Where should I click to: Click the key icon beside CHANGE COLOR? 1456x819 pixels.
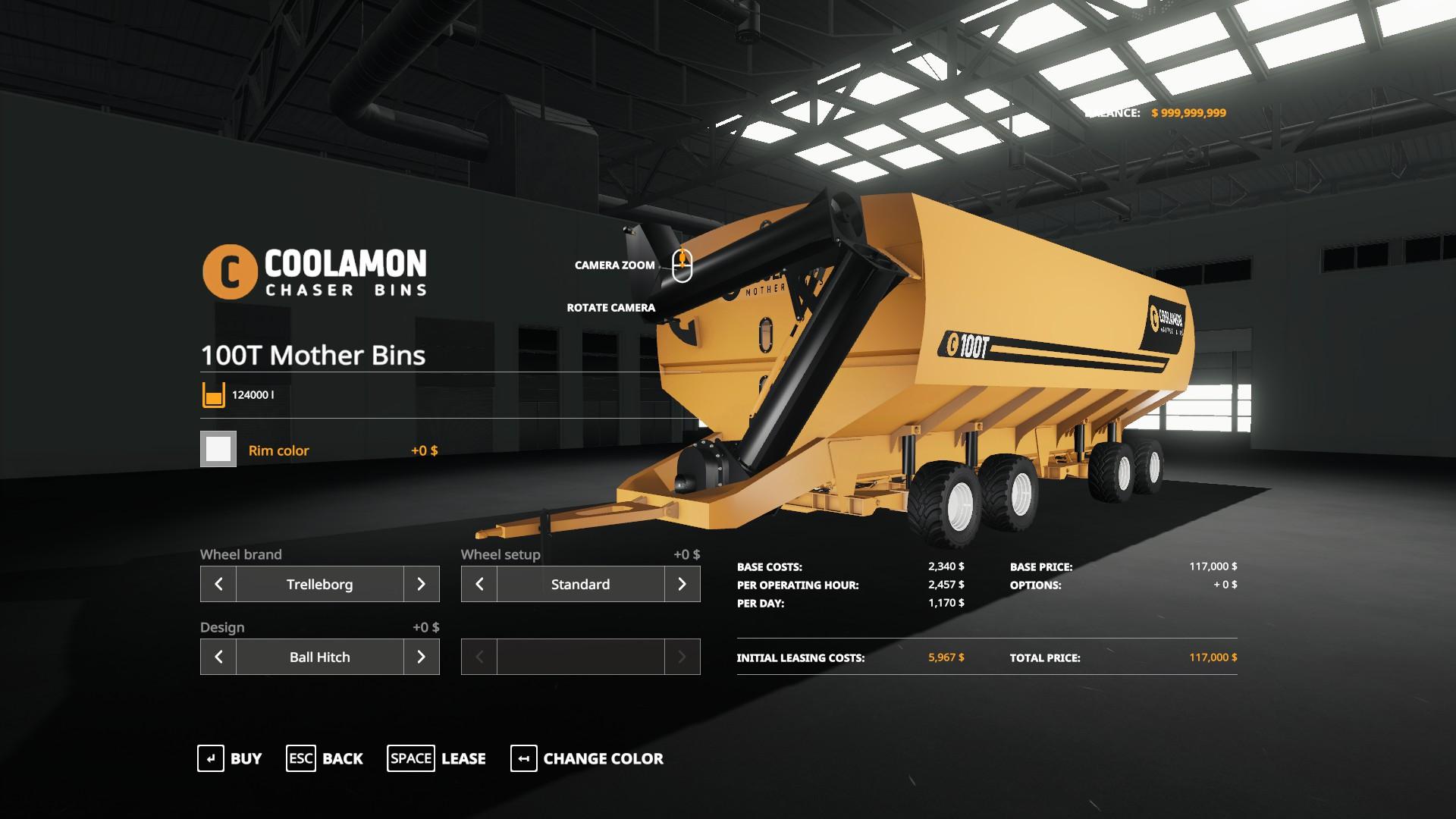click(x=522, y=758)
